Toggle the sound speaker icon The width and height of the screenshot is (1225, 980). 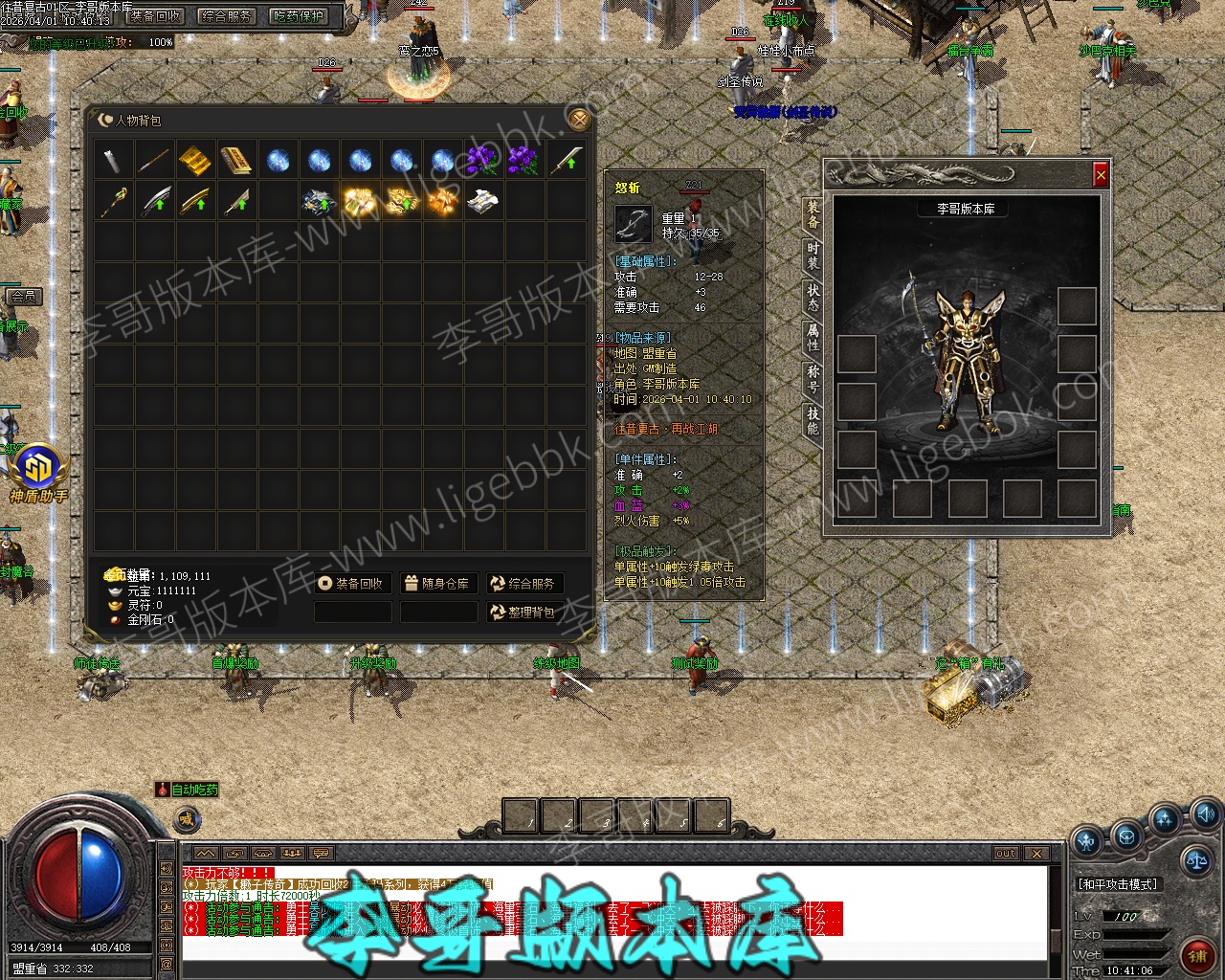pyautogui.click(x=1204, y=815)
